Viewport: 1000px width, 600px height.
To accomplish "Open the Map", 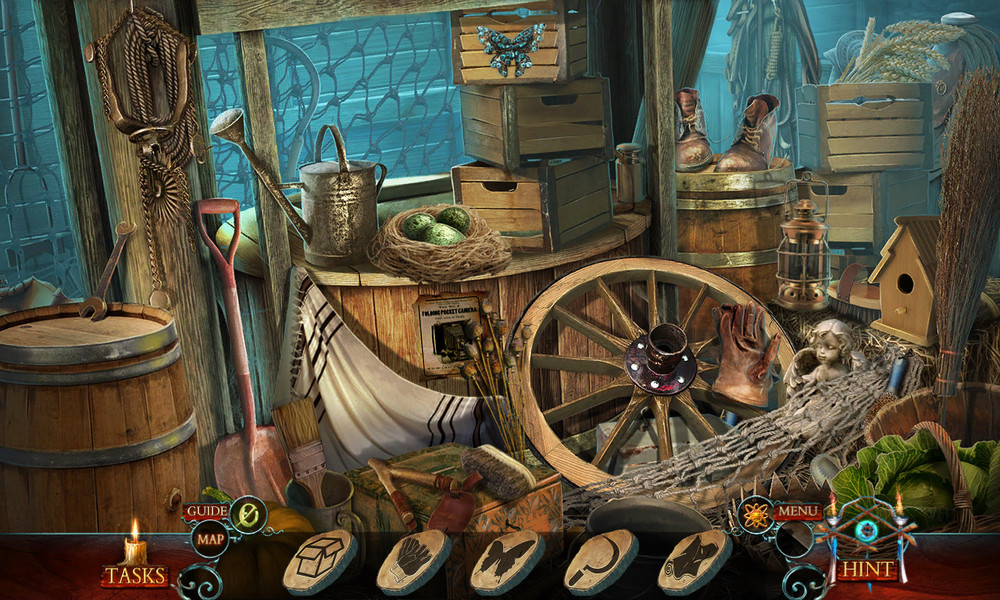I will [209, 540].
